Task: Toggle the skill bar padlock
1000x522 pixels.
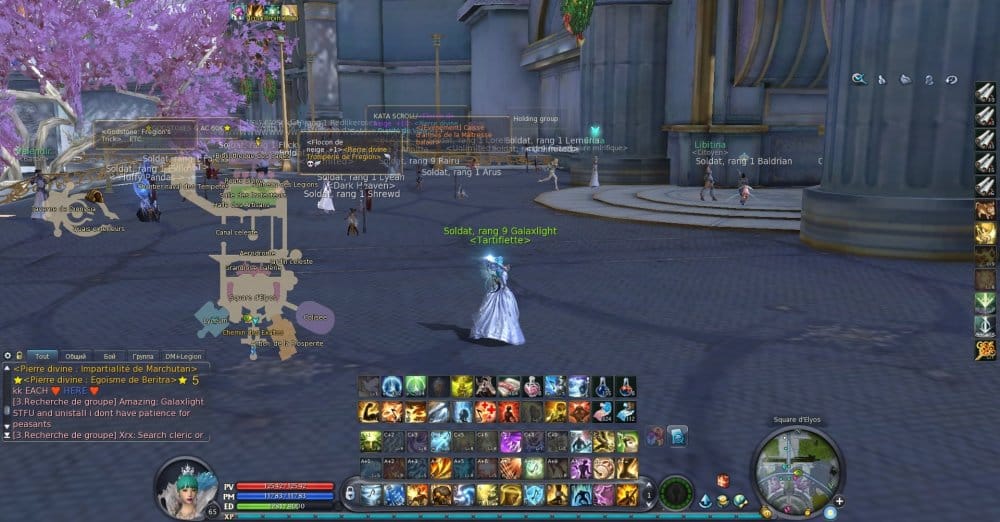Action: 347,492
